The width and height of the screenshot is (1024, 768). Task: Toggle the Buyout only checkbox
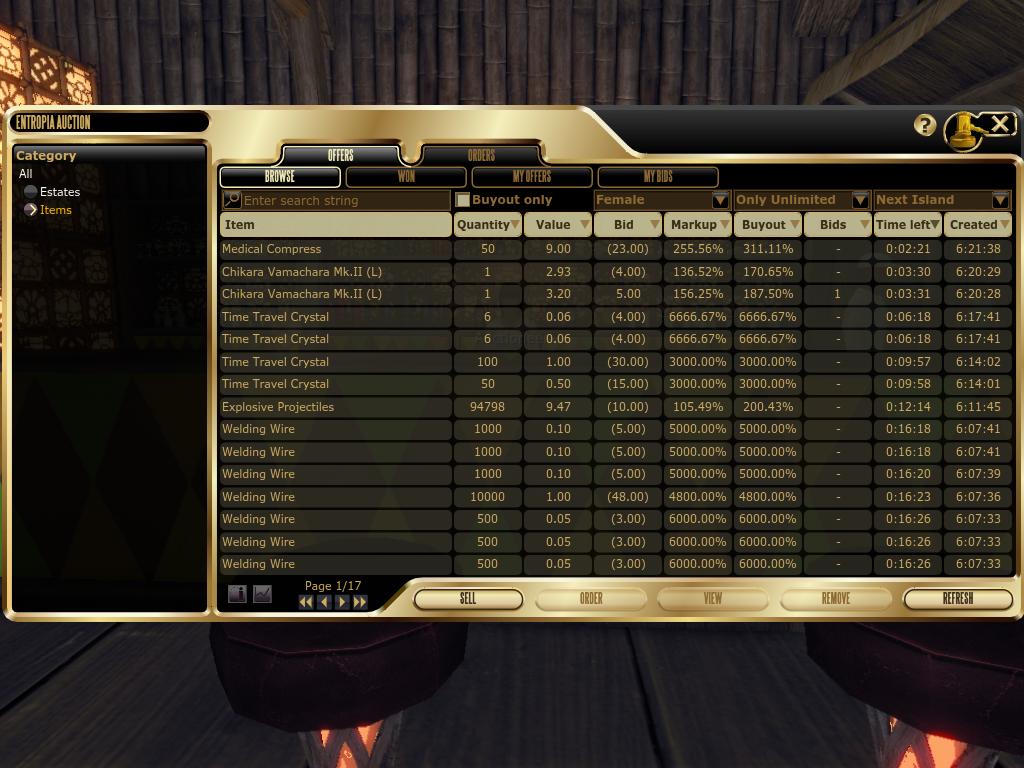click(x=463, y=200)
